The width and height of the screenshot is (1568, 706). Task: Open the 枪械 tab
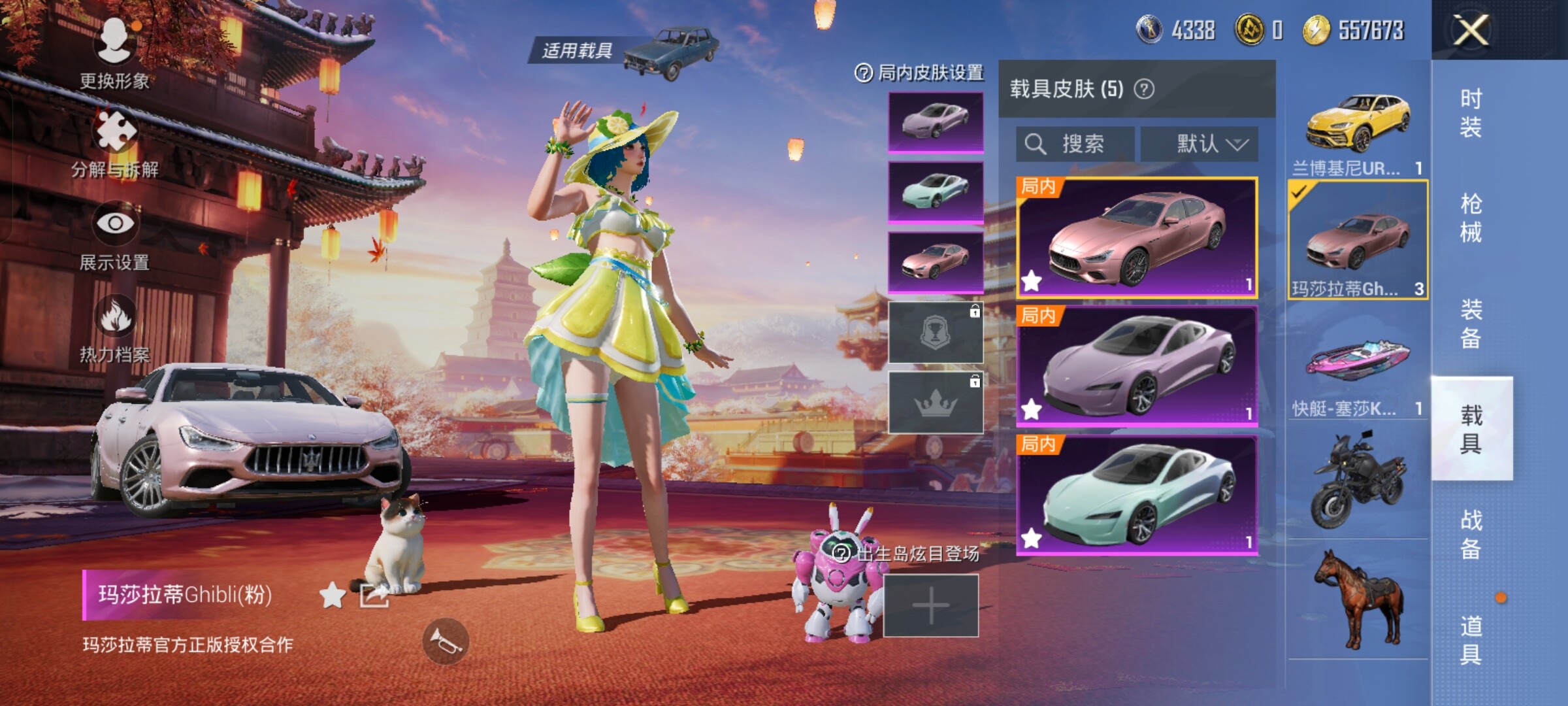[1471, 218]
